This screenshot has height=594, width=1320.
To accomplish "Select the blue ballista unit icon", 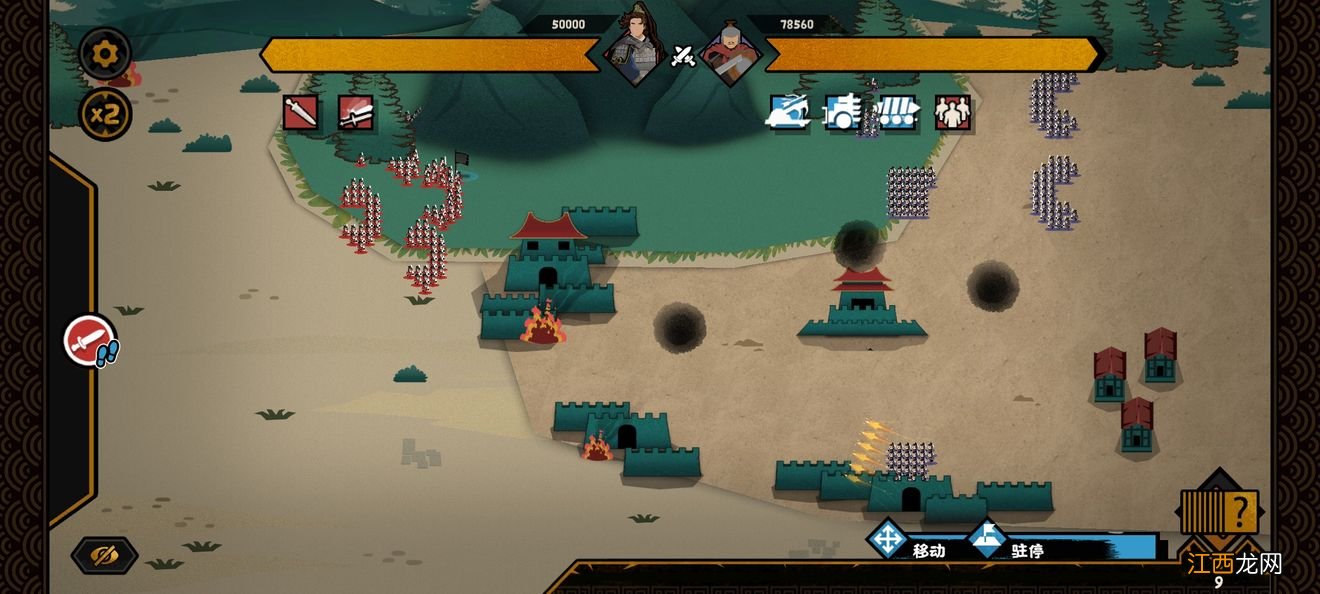I will pos(787,113).
